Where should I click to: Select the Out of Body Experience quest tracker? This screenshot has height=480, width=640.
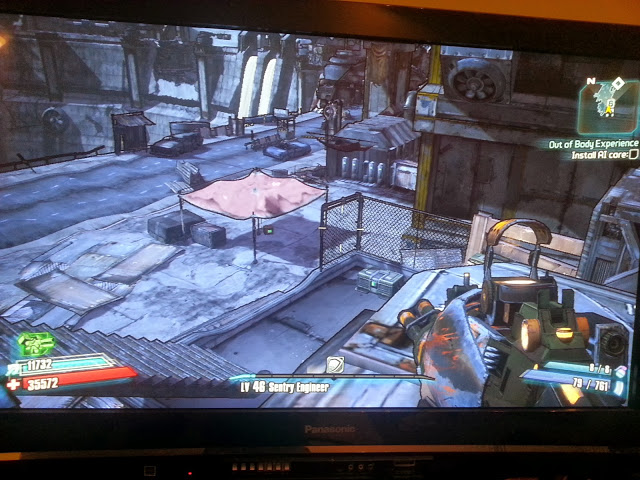click(x=592, y=144)
